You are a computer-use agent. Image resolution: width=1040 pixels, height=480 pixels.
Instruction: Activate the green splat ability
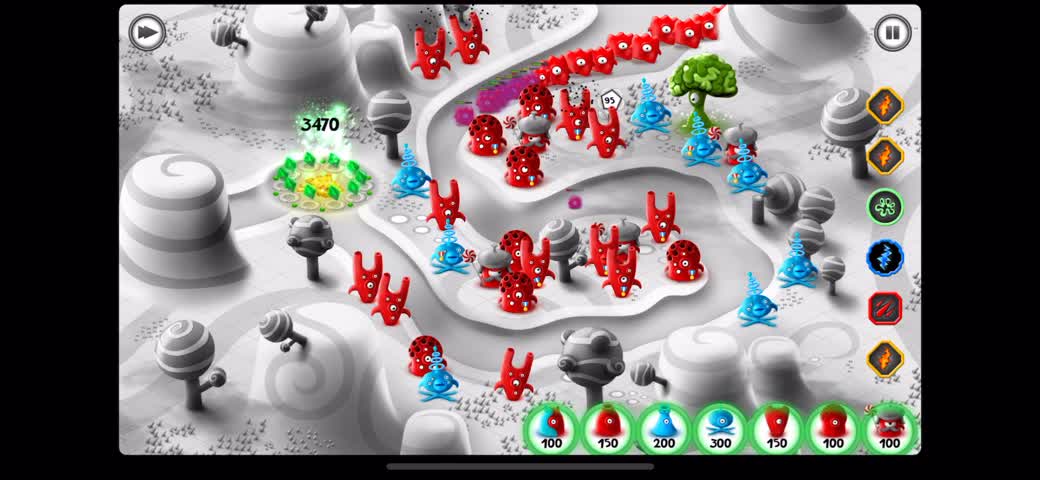[x=885, y=207]
